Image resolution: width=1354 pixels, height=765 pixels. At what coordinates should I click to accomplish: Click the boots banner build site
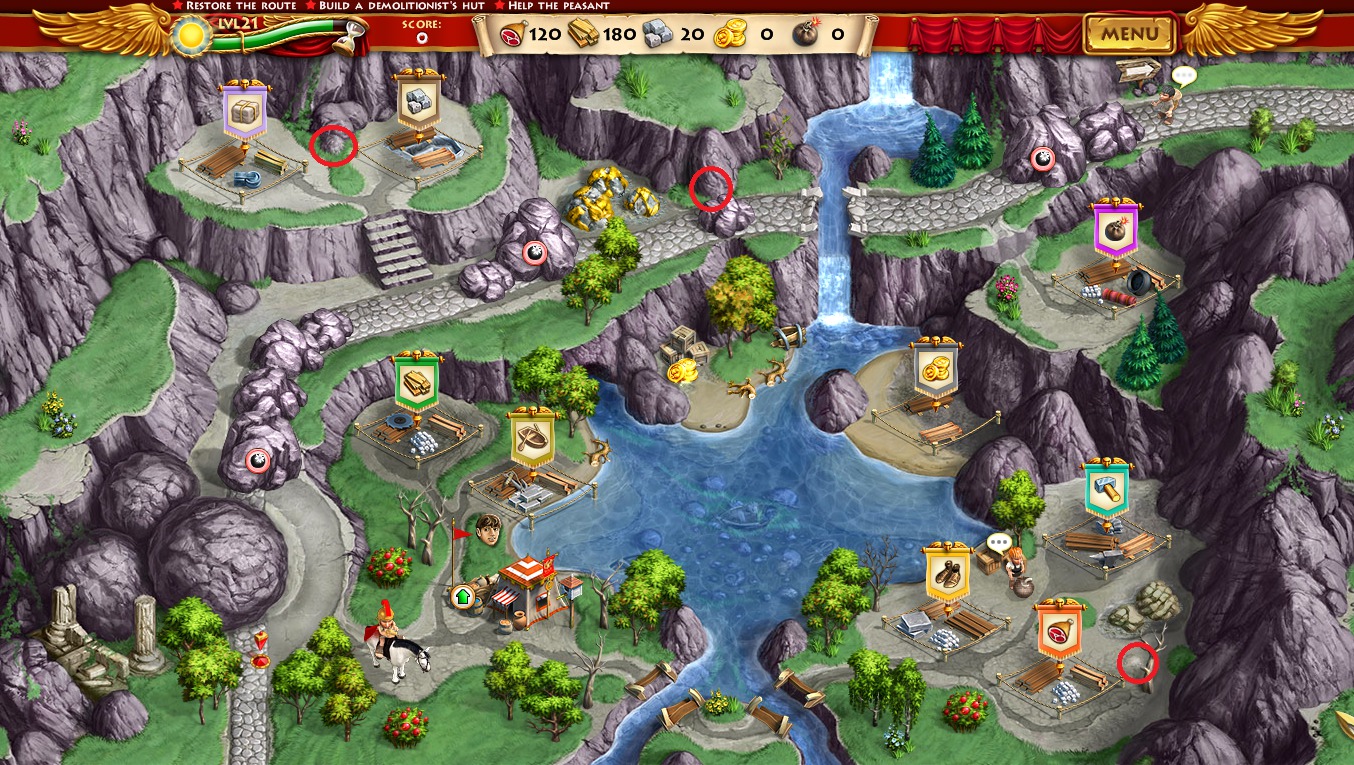click(946, 571)
